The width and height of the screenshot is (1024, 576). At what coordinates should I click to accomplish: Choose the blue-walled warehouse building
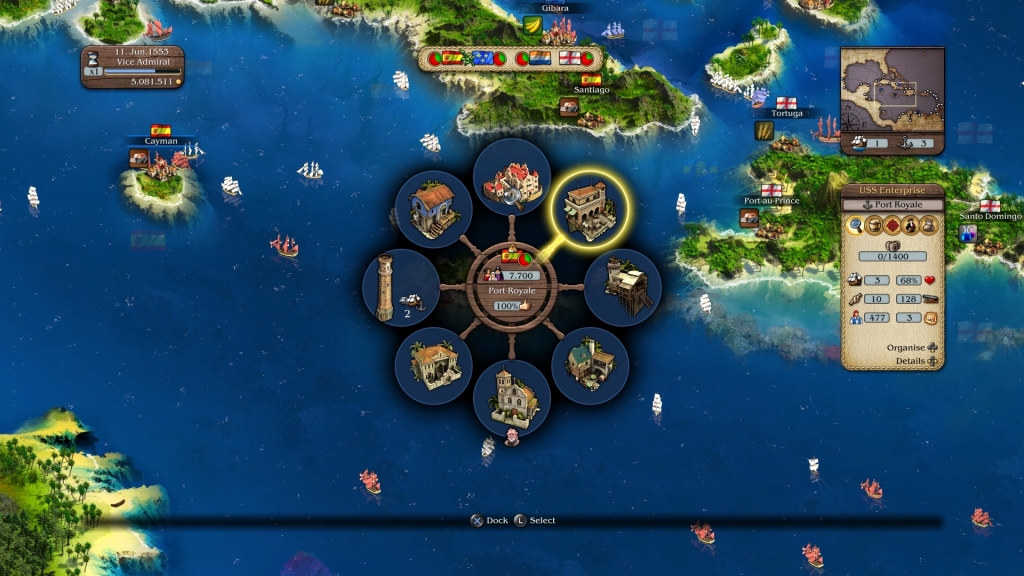[x=434, y=209]
